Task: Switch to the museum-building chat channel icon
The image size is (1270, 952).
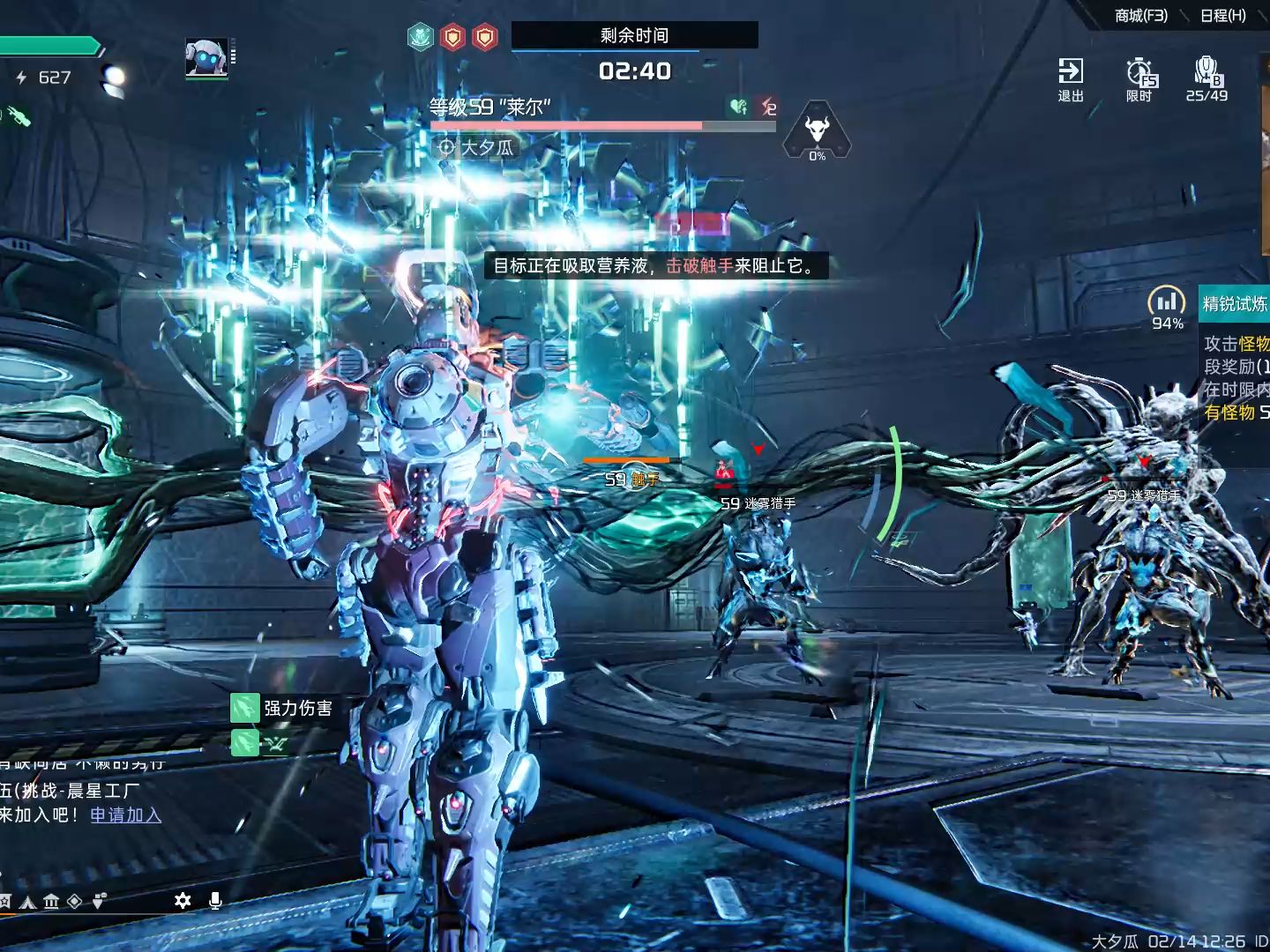Action: [x=51, y=901]
